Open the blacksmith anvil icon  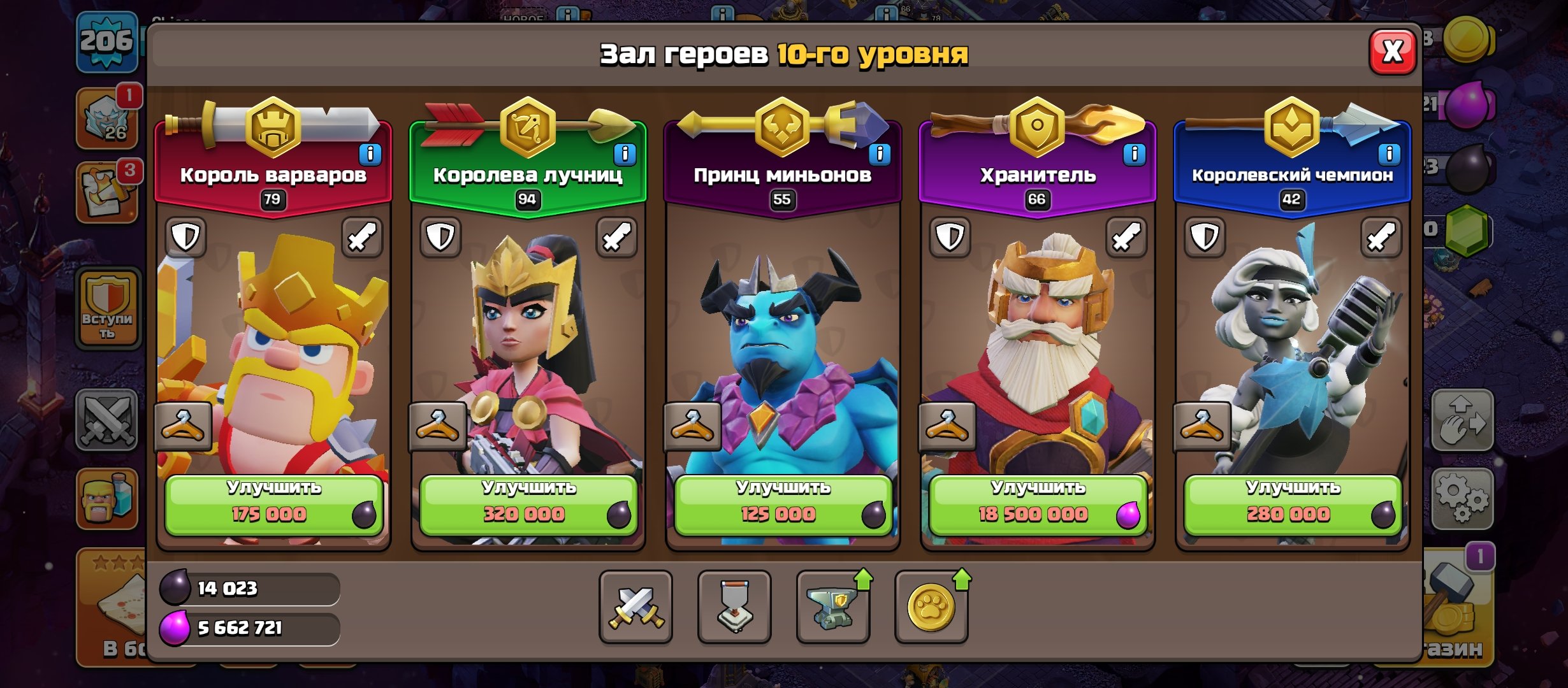pos(834,608)
